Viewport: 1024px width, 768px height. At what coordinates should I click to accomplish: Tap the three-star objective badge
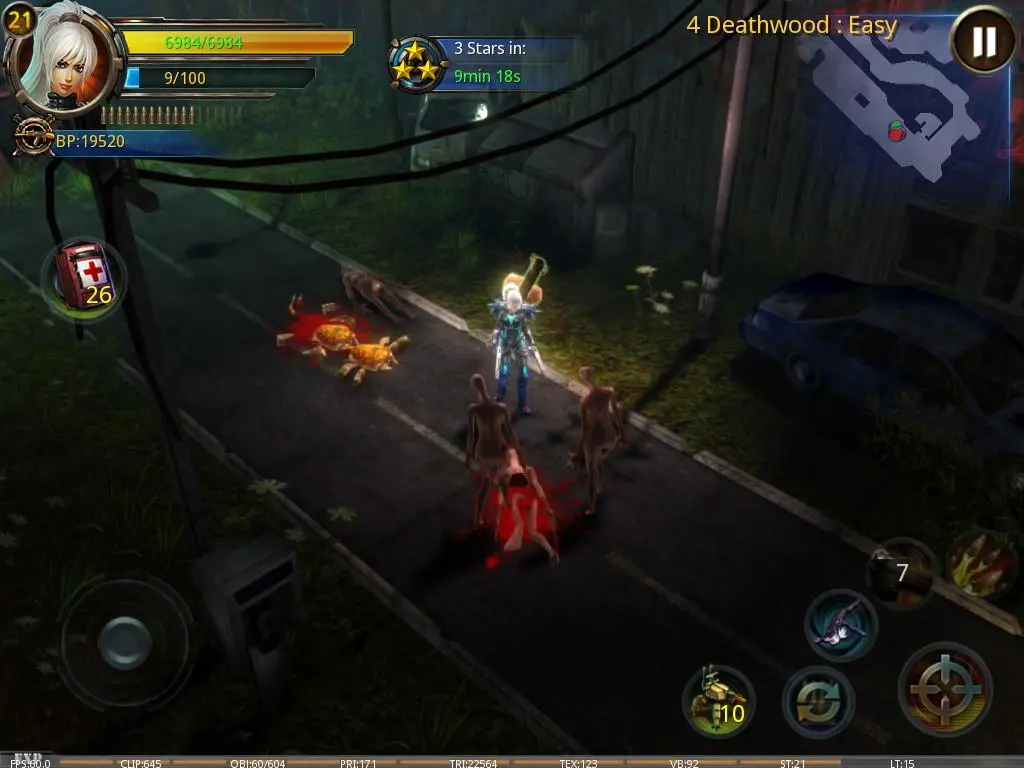point(418,63)
